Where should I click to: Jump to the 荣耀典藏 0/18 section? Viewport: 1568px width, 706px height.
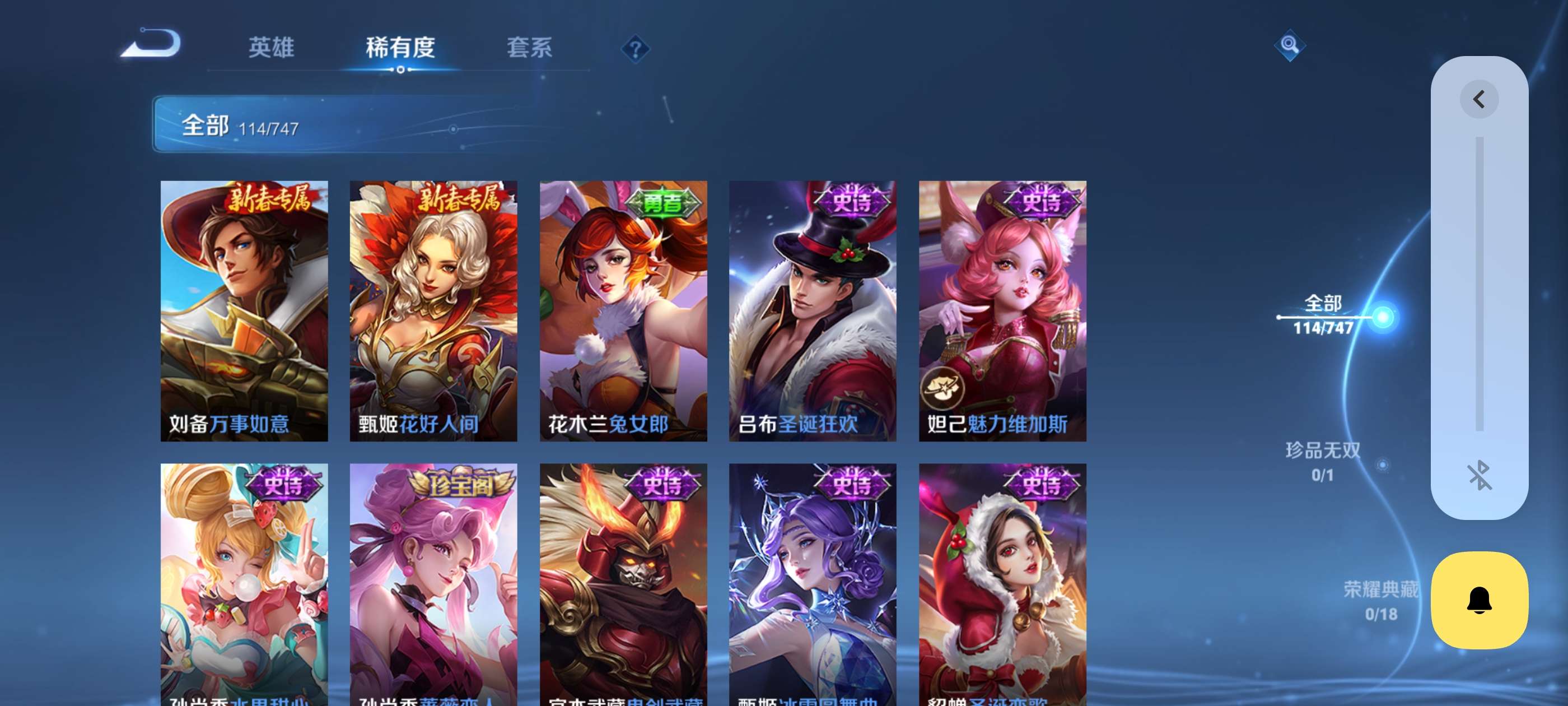[x=1382, y=600]
